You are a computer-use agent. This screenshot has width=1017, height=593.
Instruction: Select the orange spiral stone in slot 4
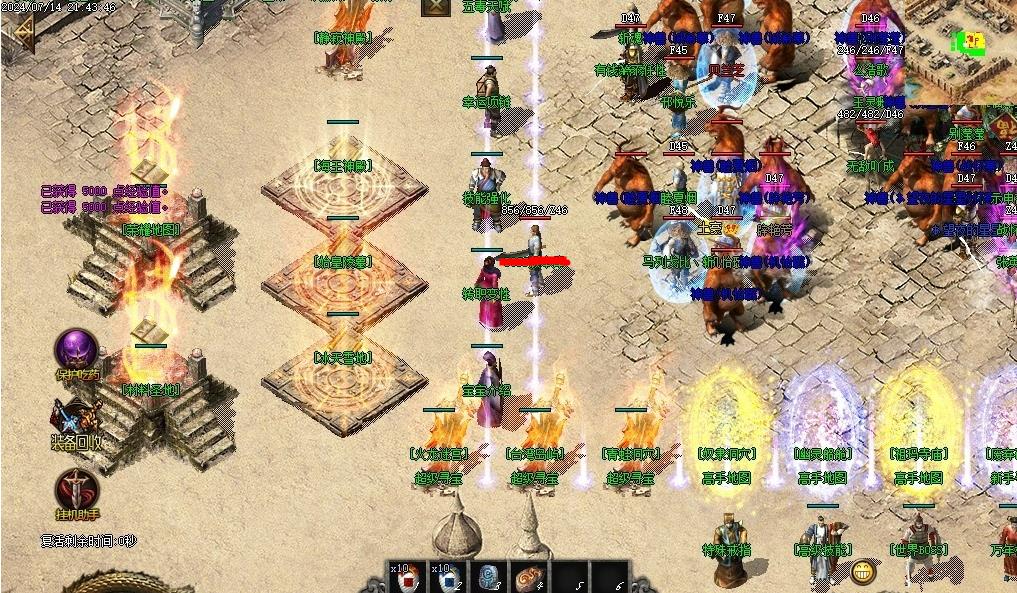[x=529, y=578]
